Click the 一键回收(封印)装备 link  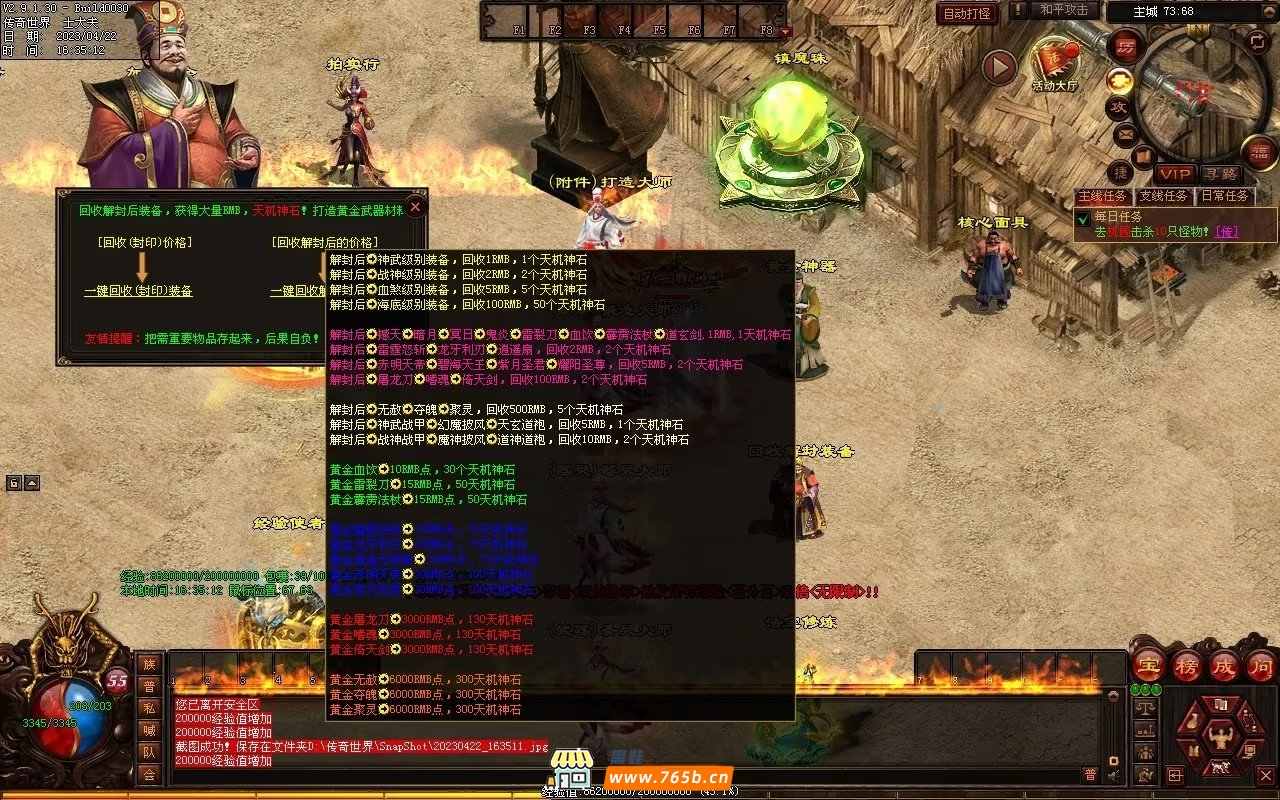[138, 291]
